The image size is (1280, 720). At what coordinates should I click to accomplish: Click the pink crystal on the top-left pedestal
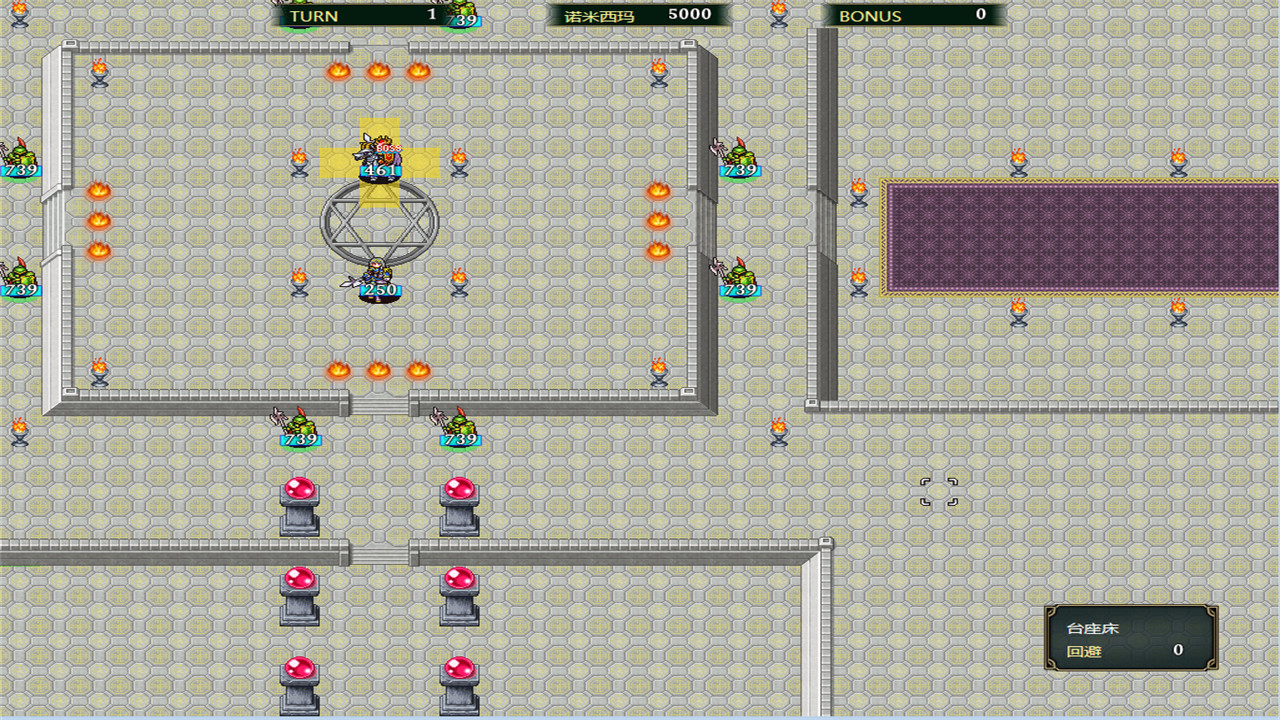(x=300, y=488)
